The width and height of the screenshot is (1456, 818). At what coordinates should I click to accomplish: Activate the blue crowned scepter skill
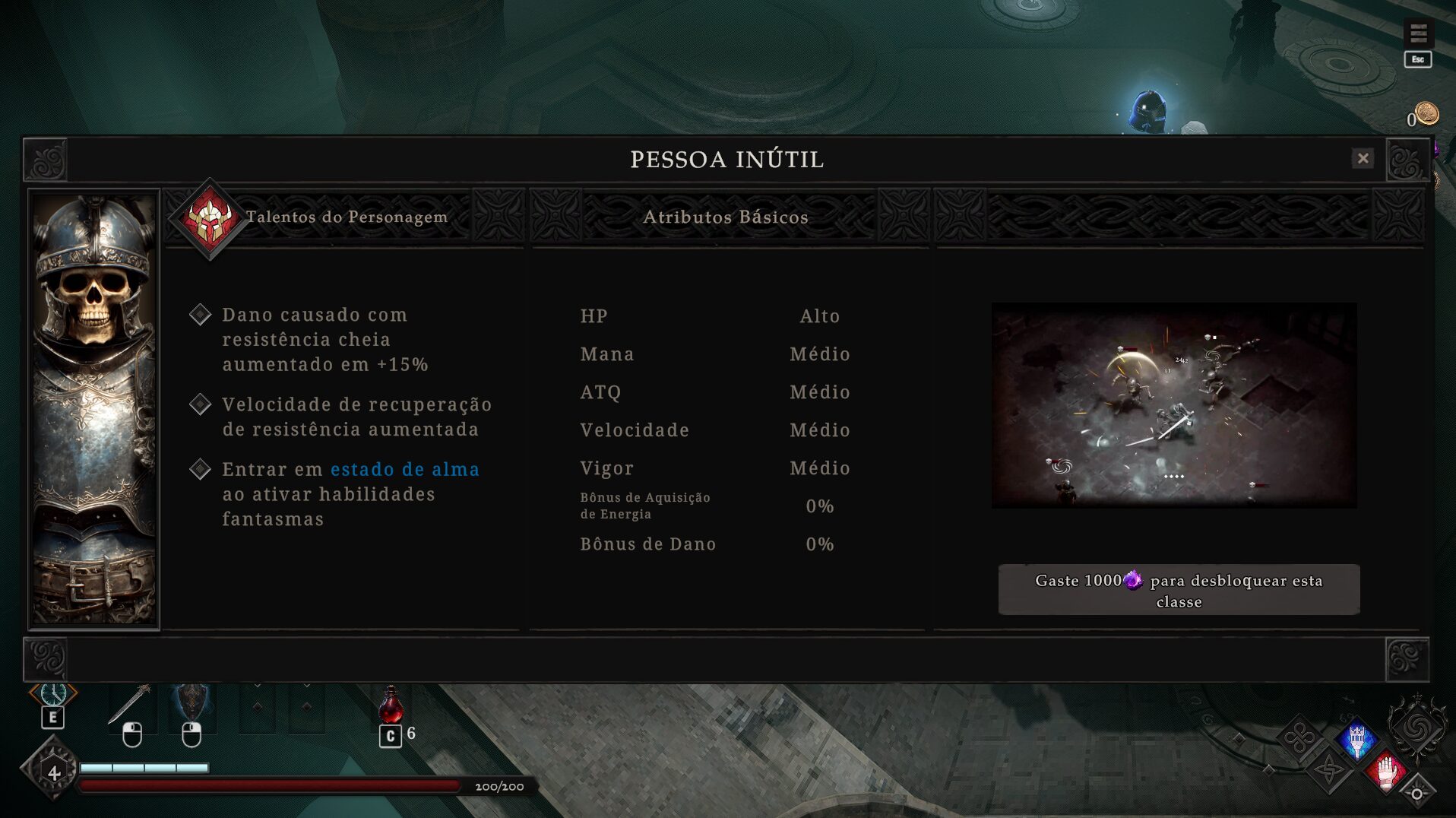coord(1357,740)
